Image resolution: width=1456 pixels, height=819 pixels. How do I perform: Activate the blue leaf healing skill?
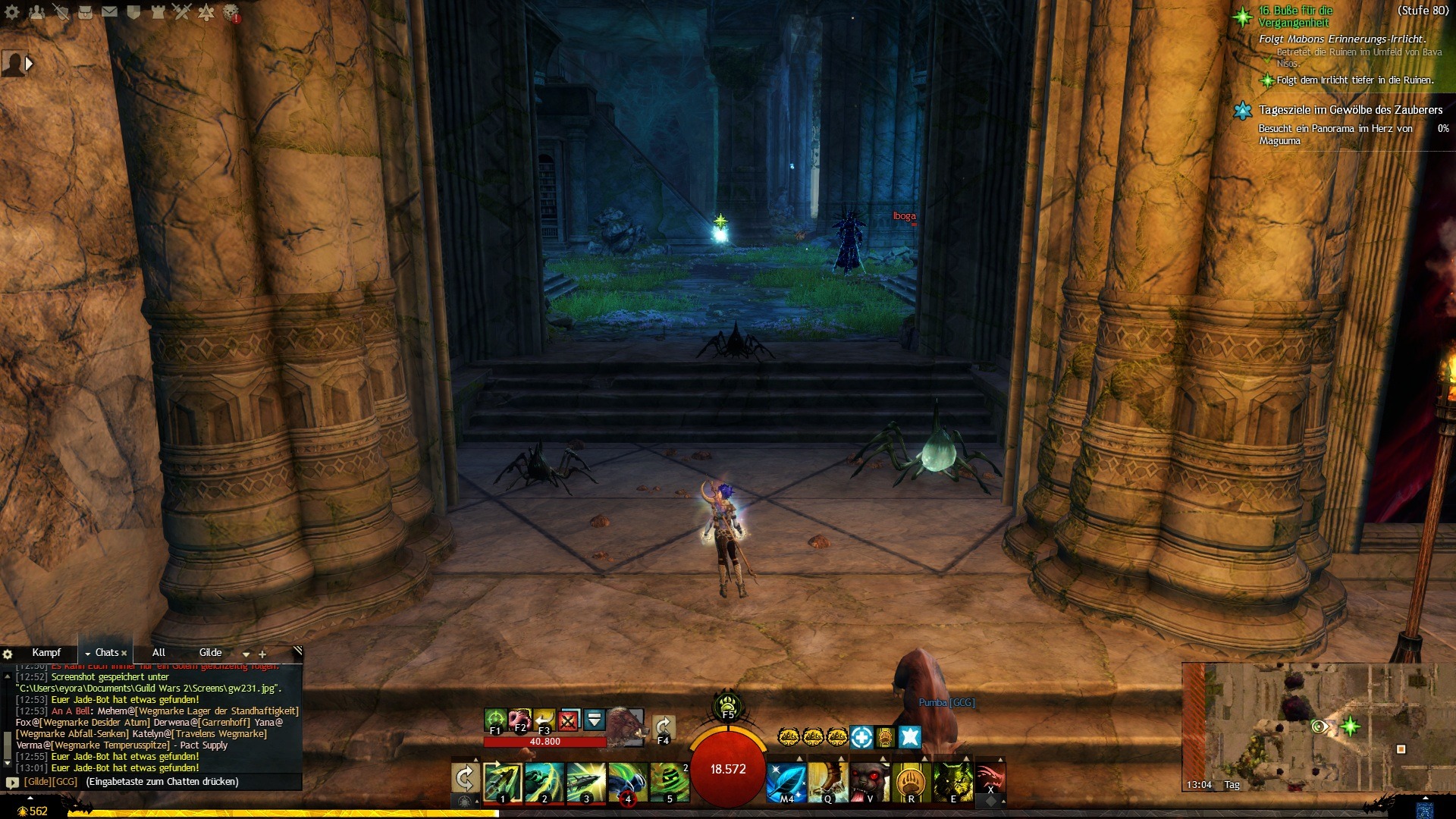pos(786,781)
